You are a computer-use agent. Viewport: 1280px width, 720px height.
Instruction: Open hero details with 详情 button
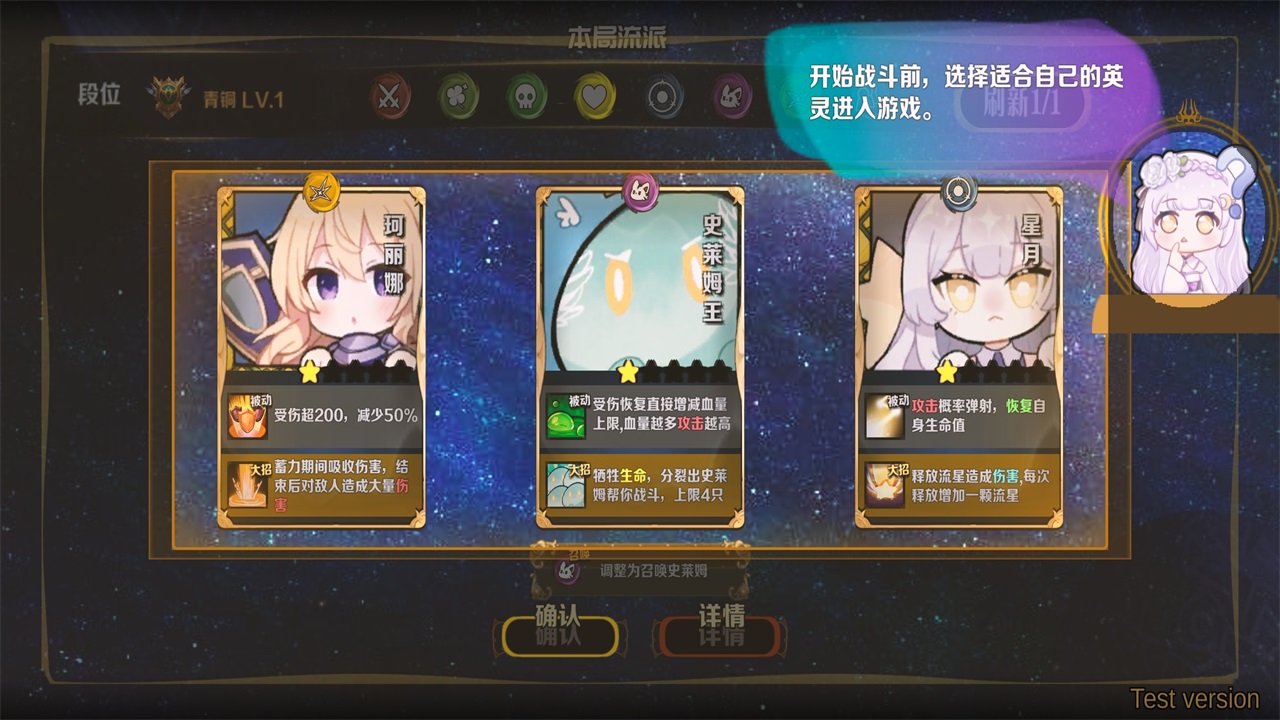[x=720, y=633]
